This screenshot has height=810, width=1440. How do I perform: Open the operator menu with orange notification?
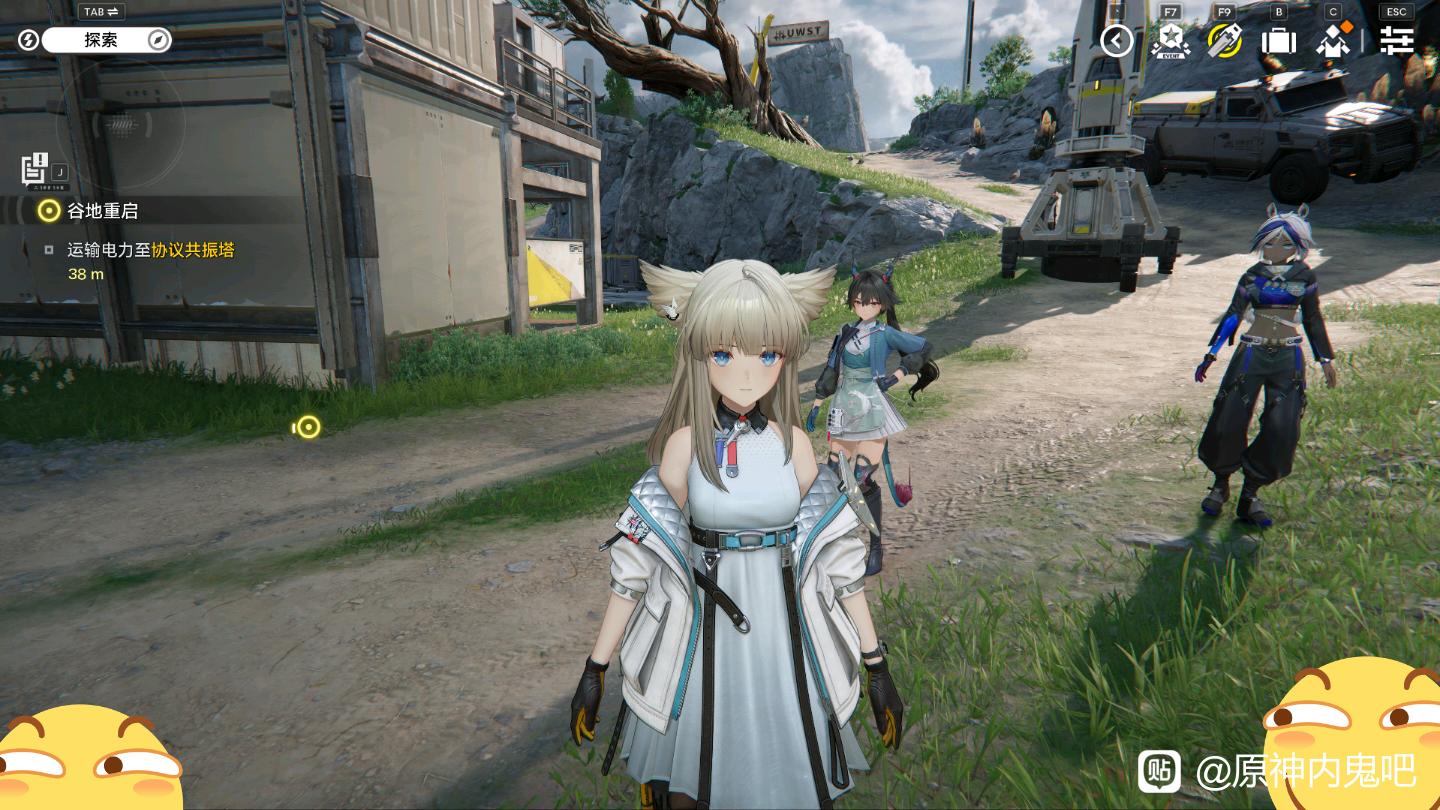pyautogui.click(x=1333, y=41)
